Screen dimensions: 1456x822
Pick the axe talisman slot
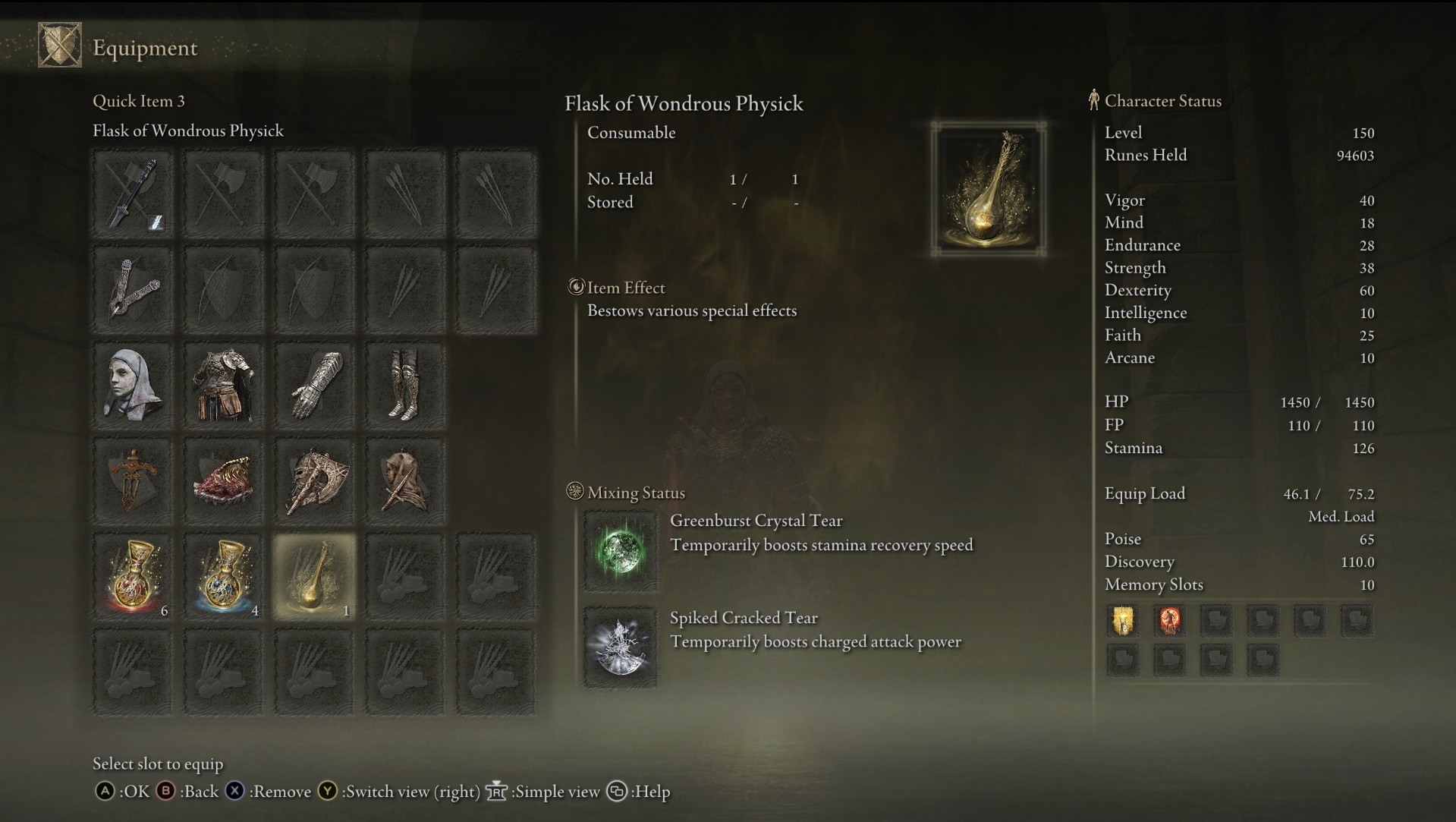(x=314, y=481)
